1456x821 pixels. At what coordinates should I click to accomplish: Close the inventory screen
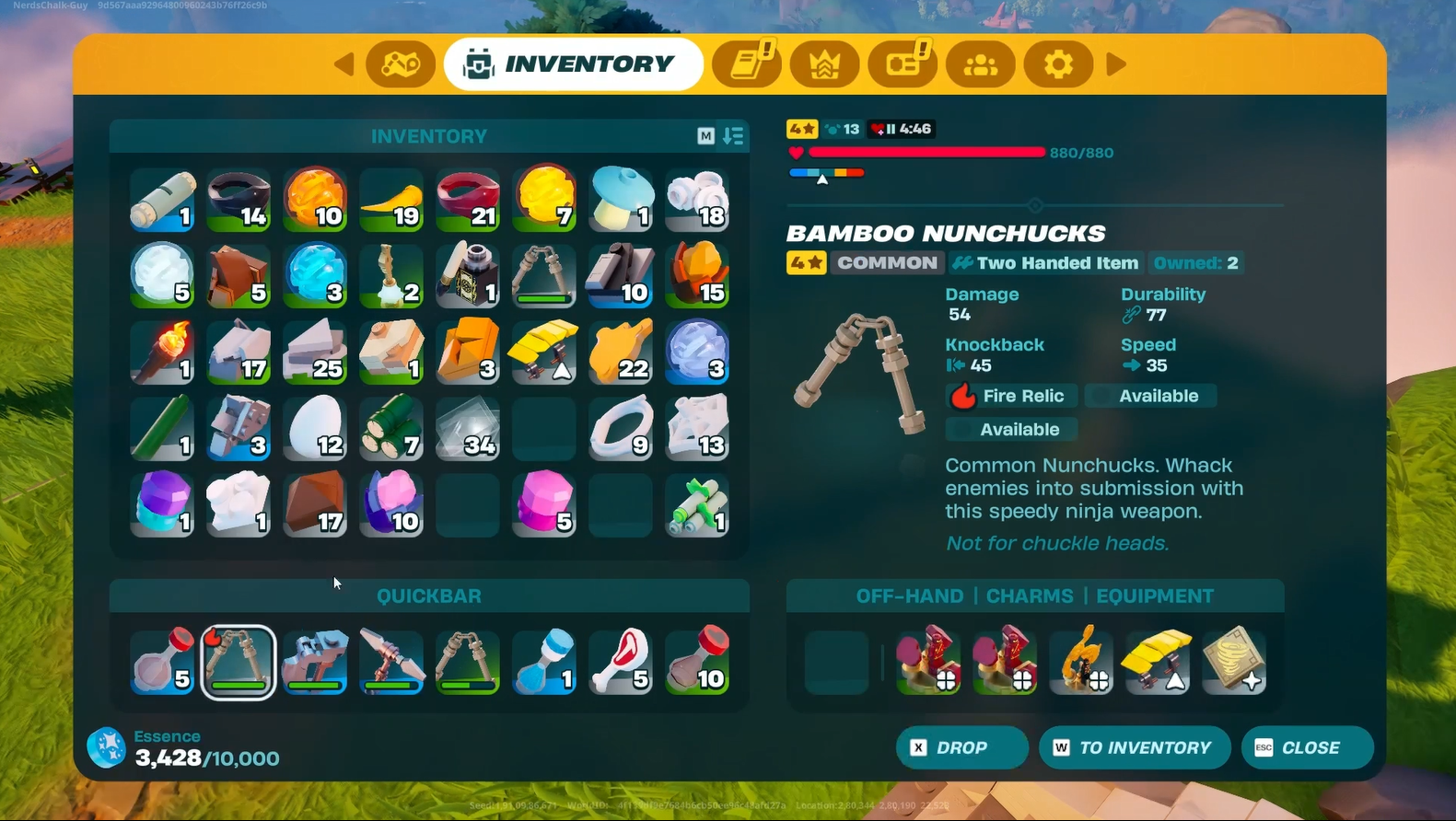click(1307, 747)
